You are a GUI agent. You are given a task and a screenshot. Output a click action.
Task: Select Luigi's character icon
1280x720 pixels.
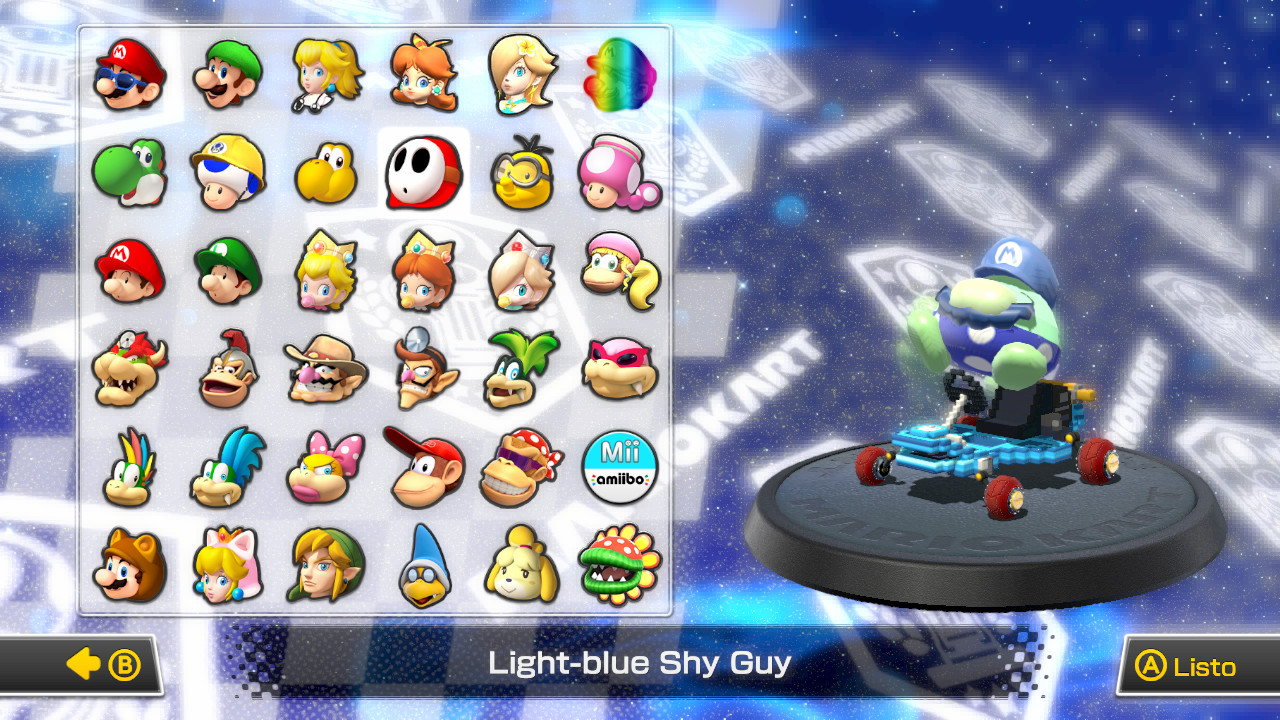[226, 75]
